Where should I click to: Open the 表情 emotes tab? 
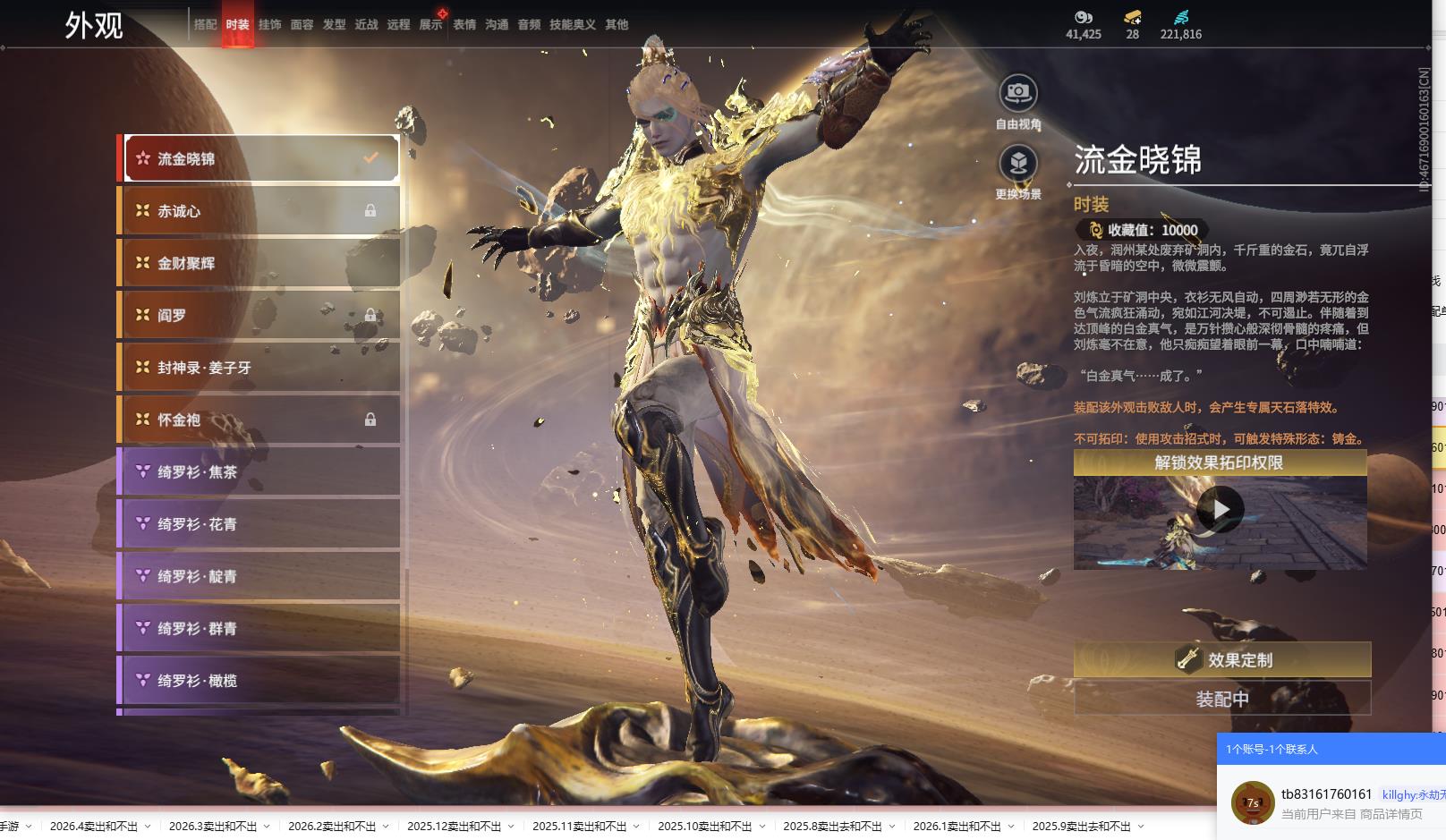[464, 25]
